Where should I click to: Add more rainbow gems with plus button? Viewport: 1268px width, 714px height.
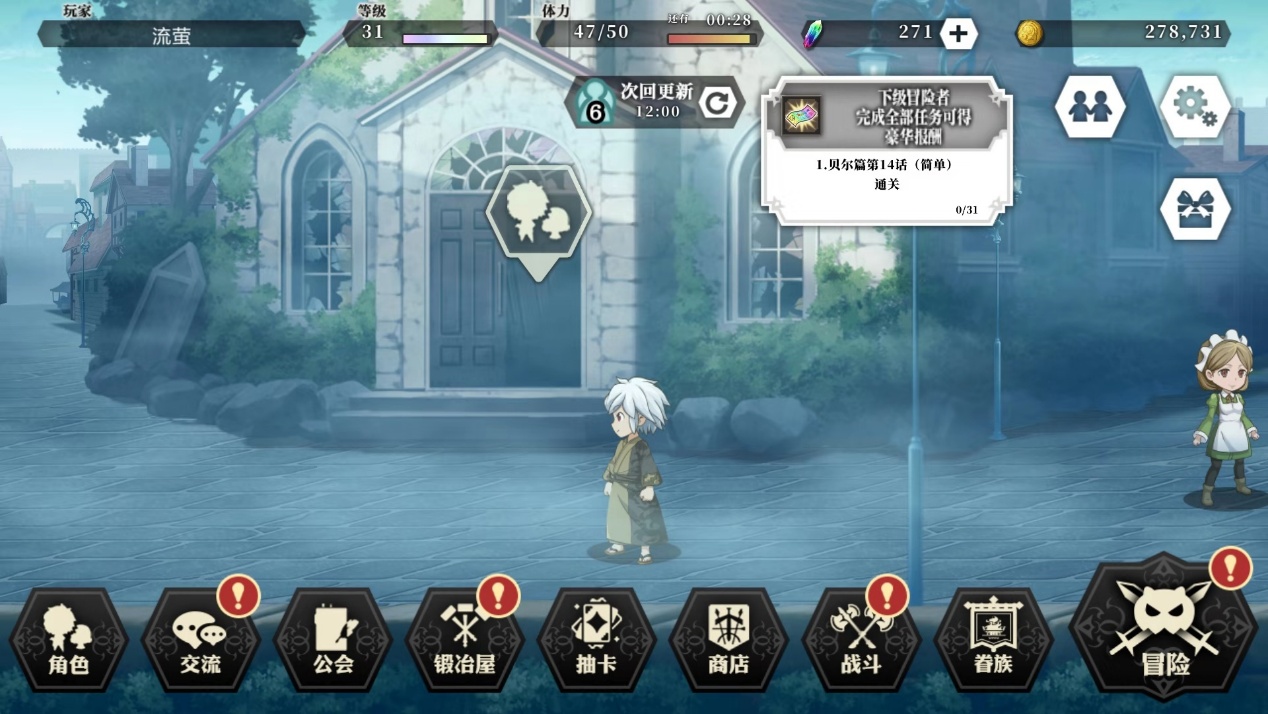(x=958, y=34)
